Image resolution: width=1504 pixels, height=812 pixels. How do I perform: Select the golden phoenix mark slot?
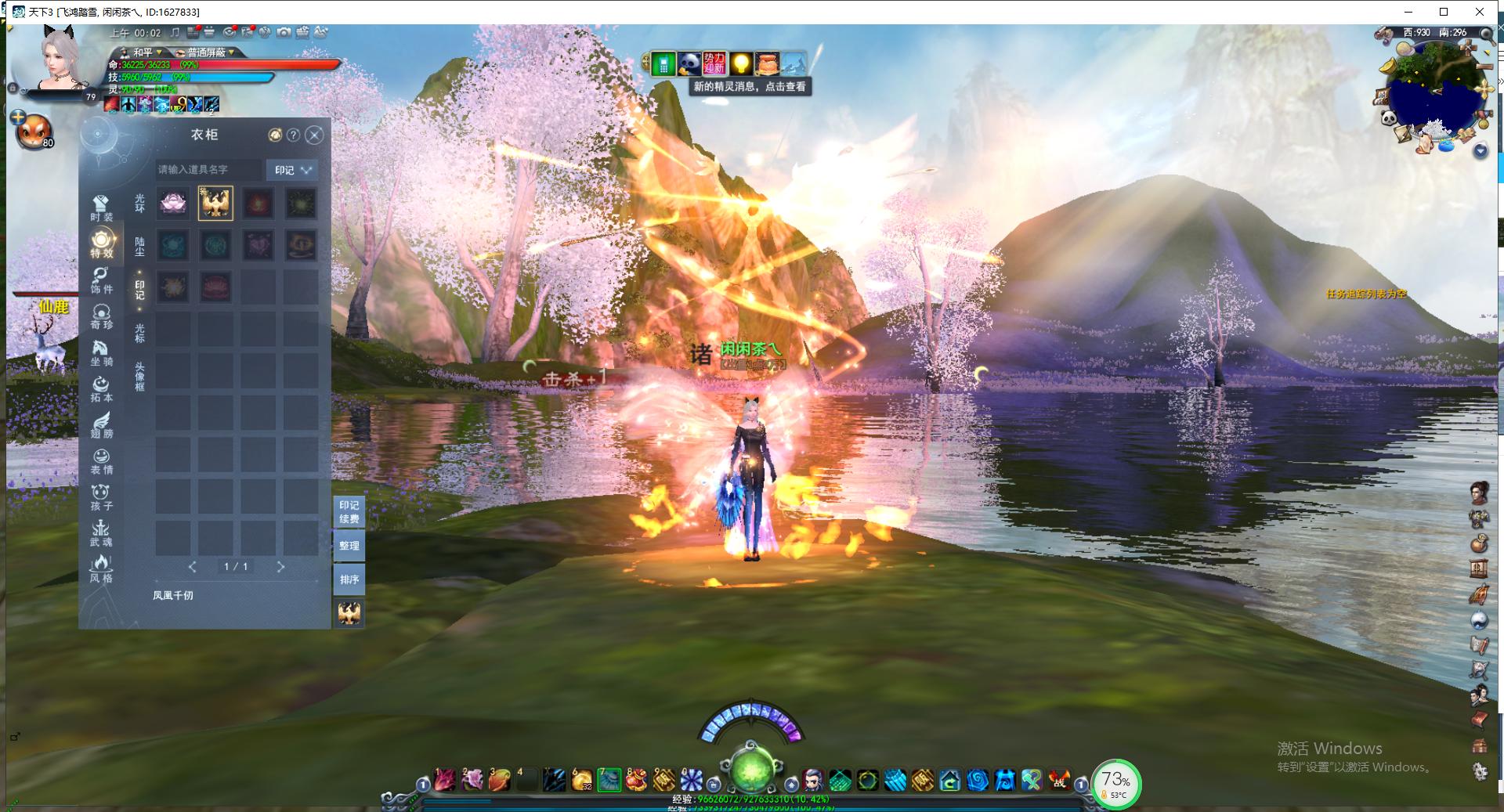point(215,204)
